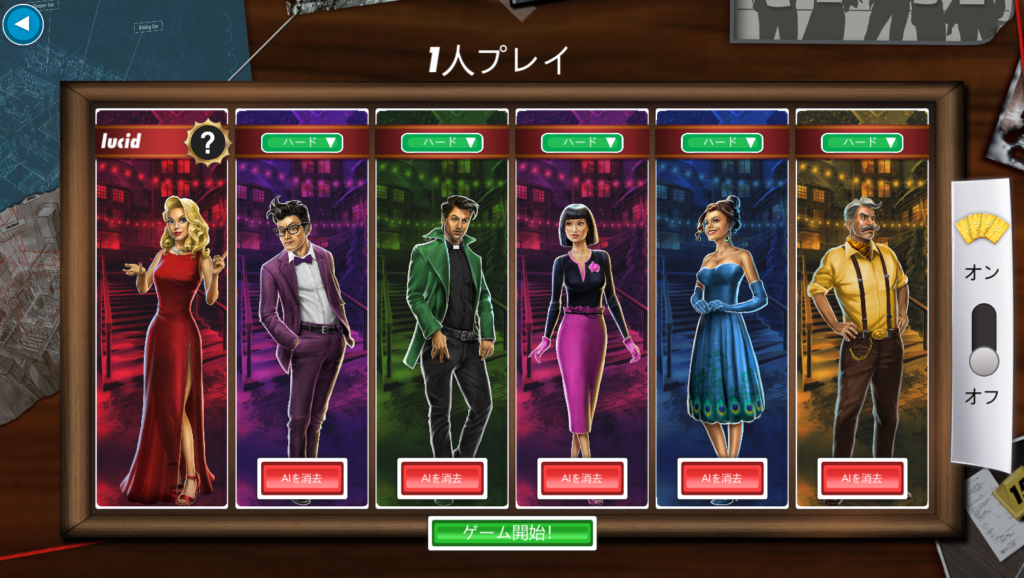Remove the AI playing the green-jacket man
Screen dimensions: 1024x578
442,478
